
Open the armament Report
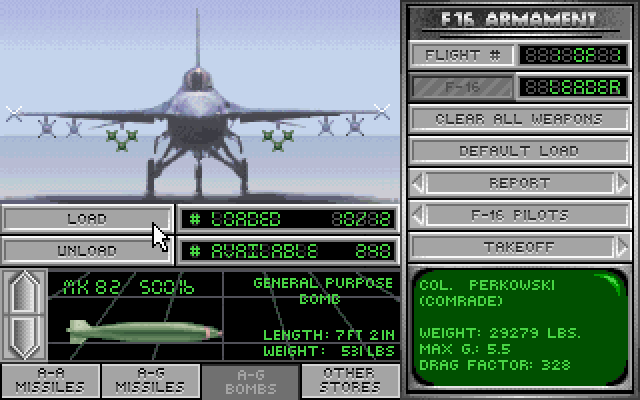click(x=519, y=183)
